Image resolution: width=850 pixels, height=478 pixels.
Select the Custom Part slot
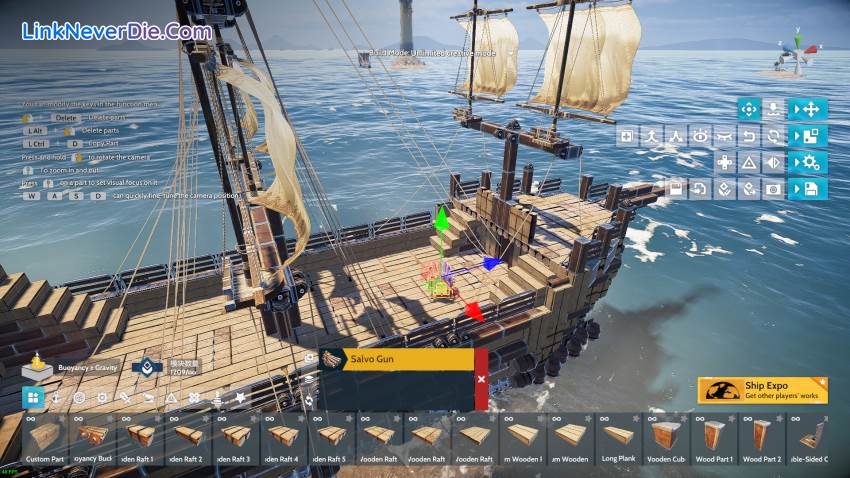tap(44, 439)
